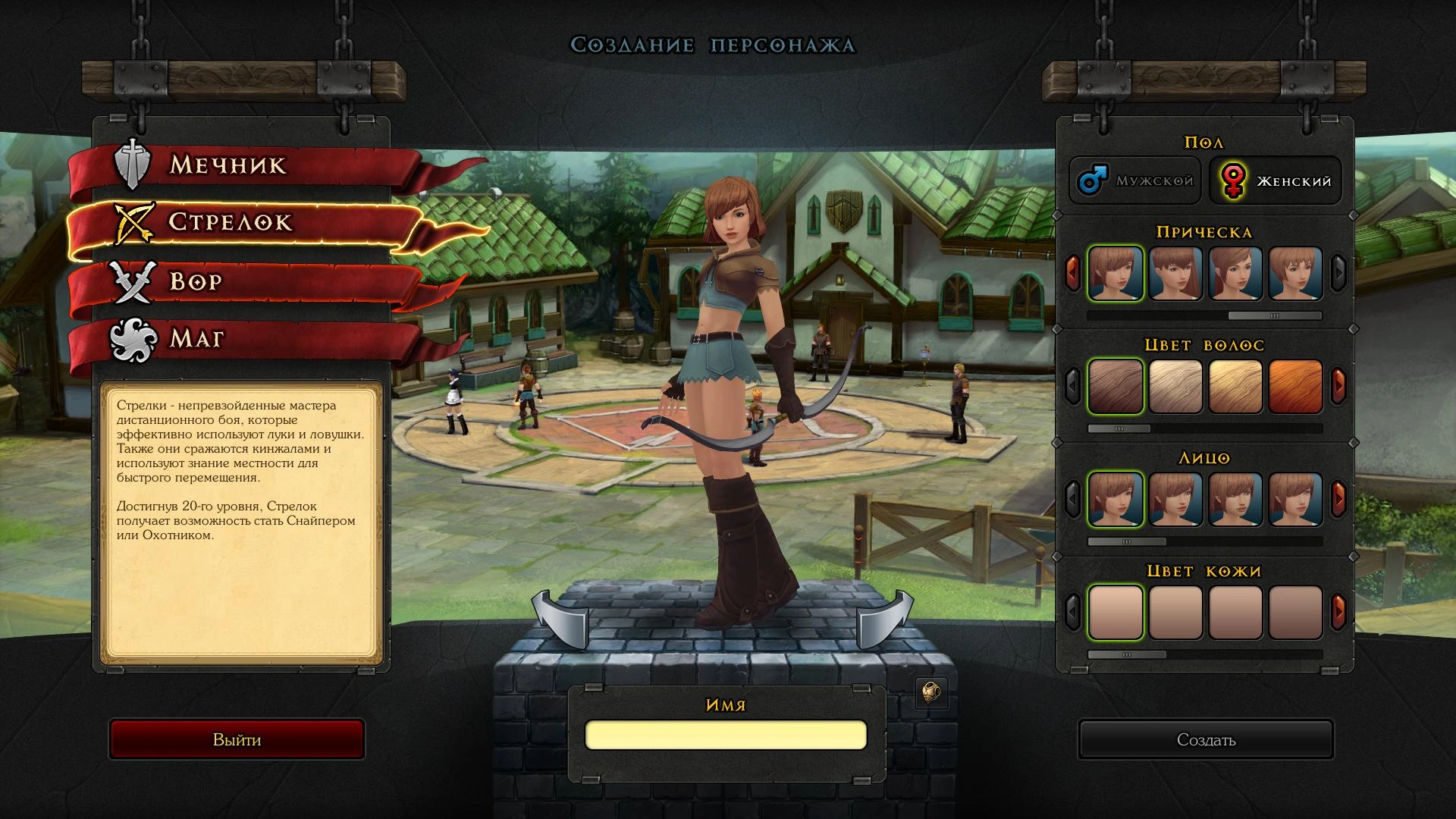Confirm character with Создать button

coord(1206,739)
